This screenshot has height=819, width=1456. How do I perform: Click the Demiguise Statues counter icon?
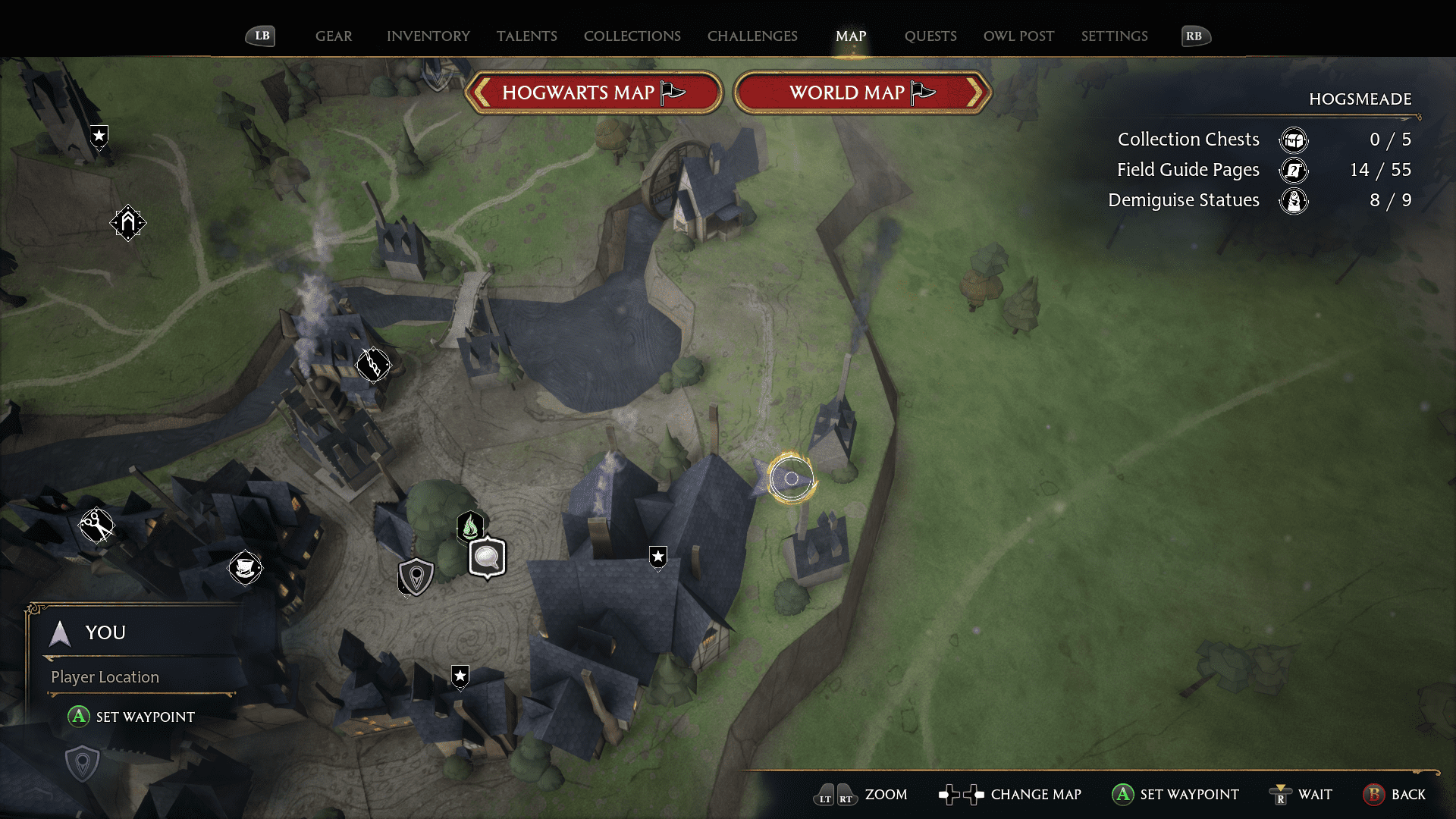1294,201
